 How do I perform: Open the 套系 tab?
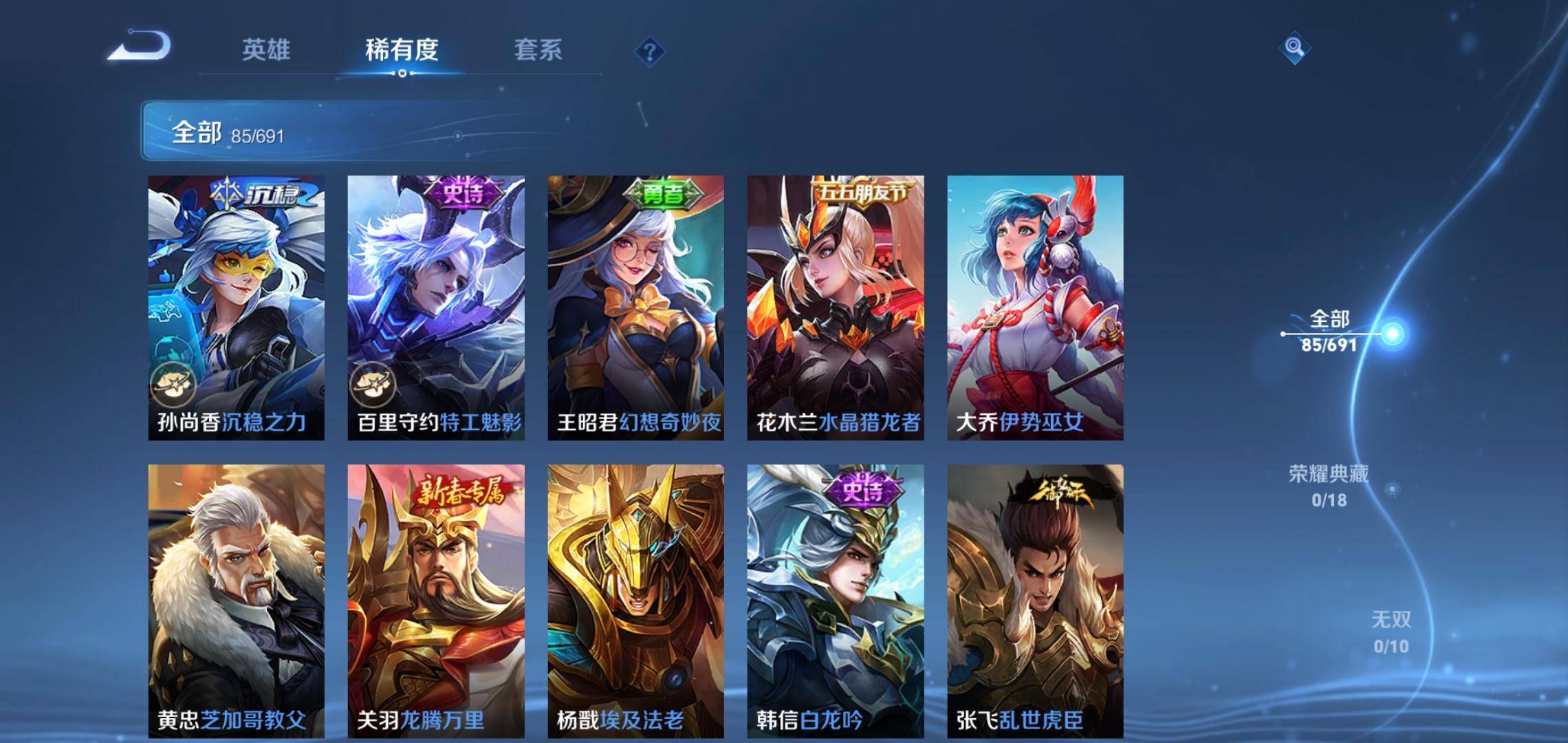538,50
